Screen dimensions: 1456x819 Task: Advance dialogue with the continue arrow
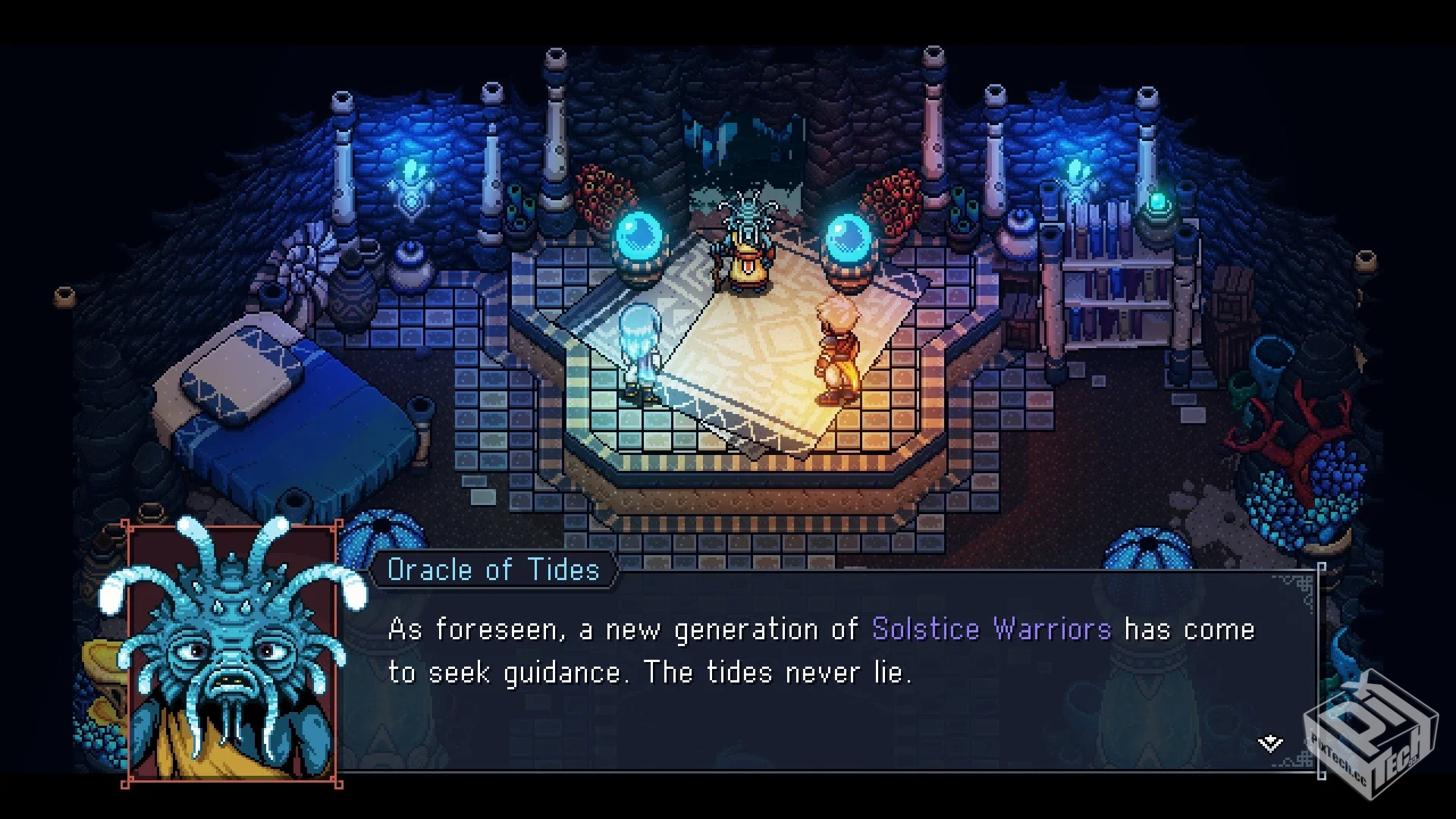pyautogui.click(x=1270, y=743)
